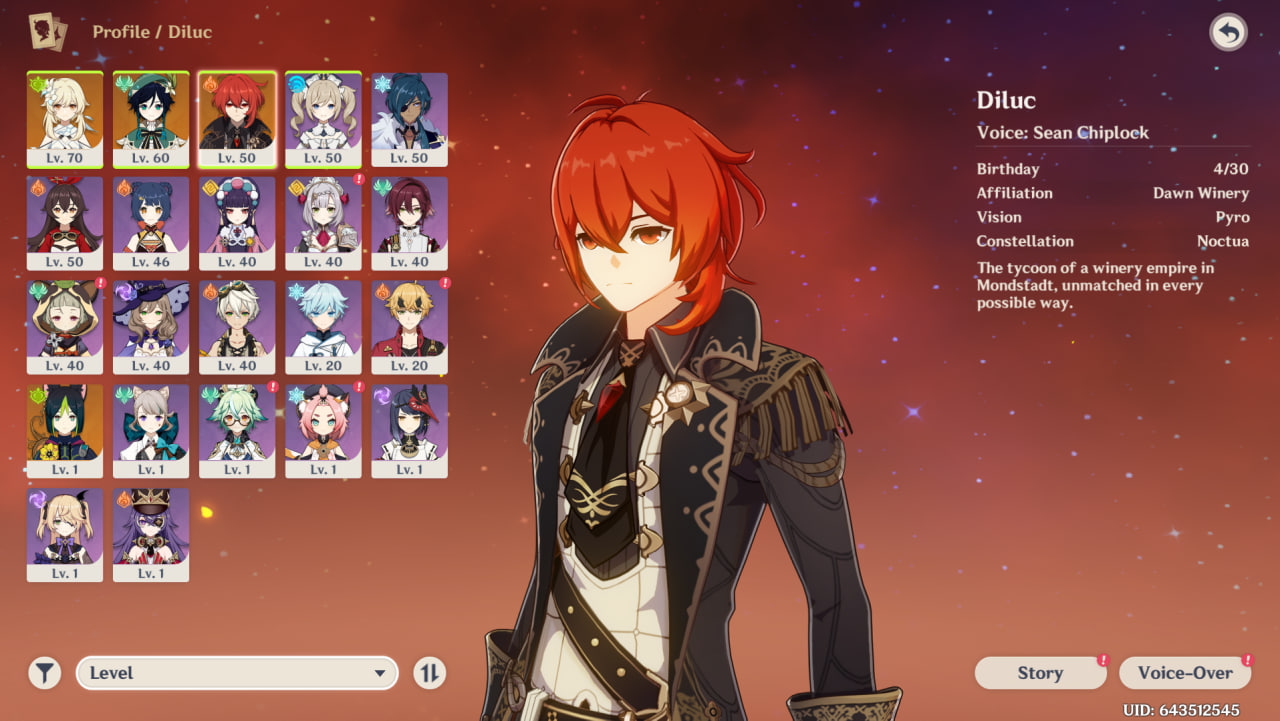The image size is (1280, 721).
Task: Choose Chevreuse's character portrait
Action: [x=151, y=534]
